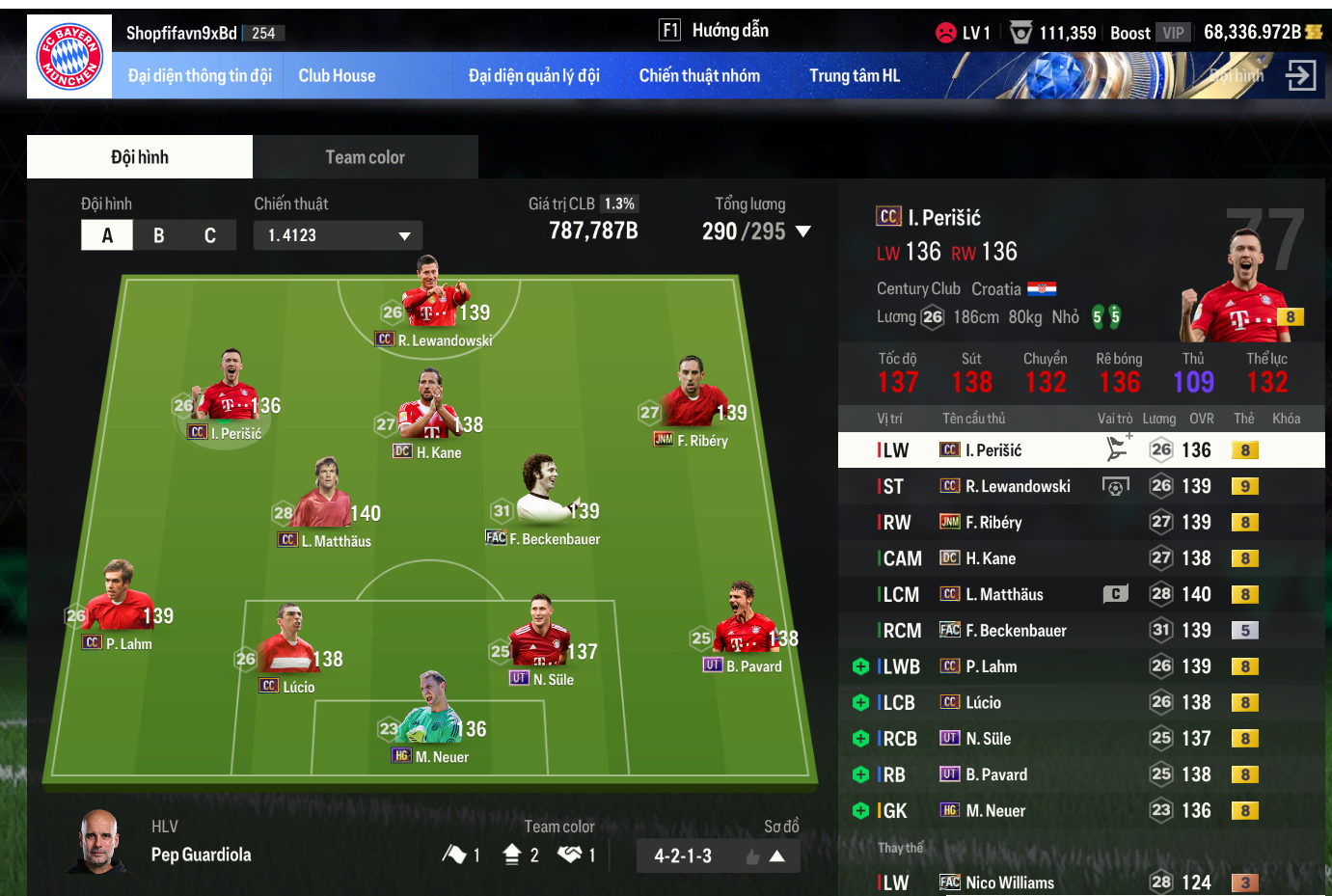Select squad C
This screenshot has width=1332, height=896.
[210, 235]
